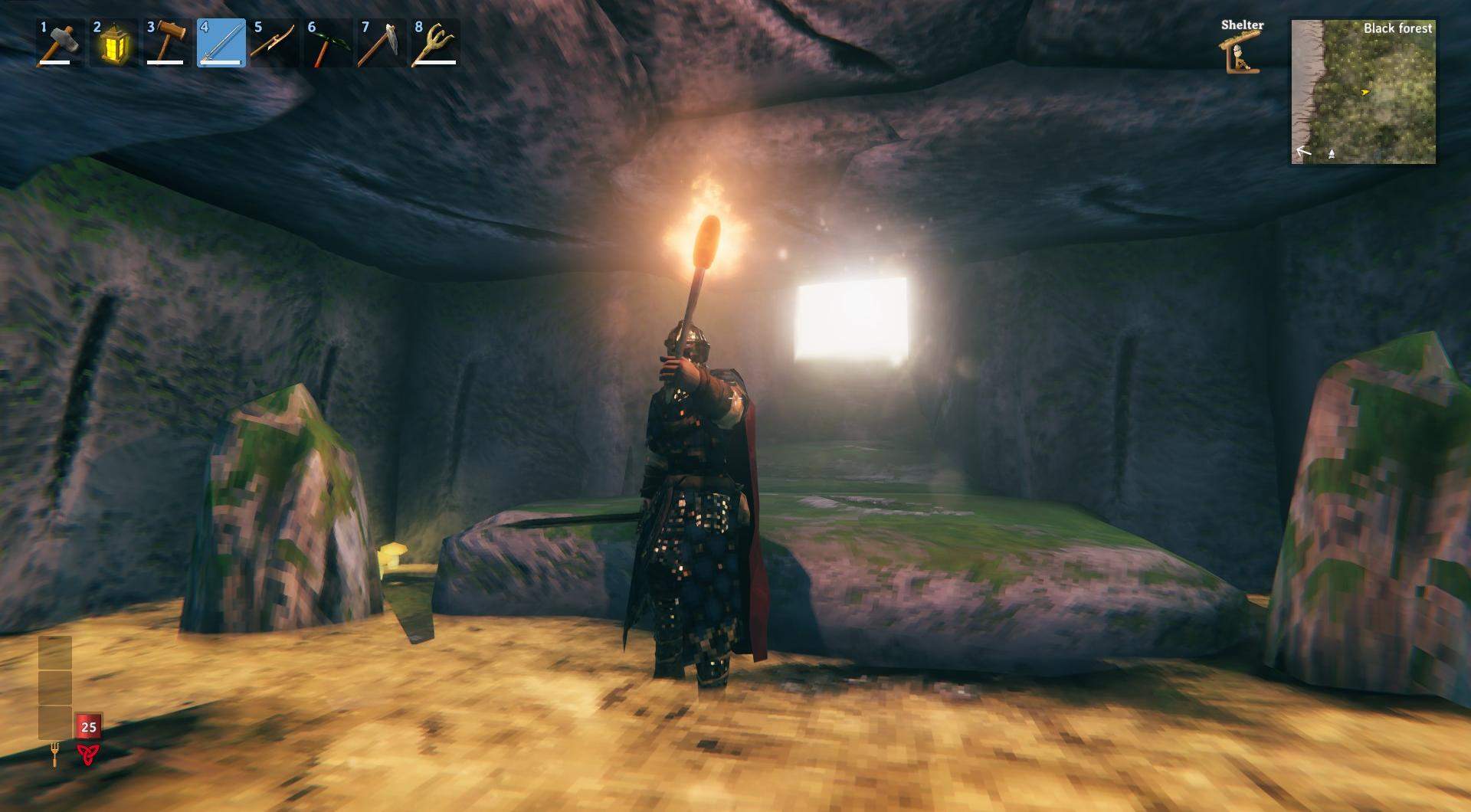Select the stone-headed hammer in hotbar slot 1
Viewport: 1471px width, 812px height.
tap(60, 44)
